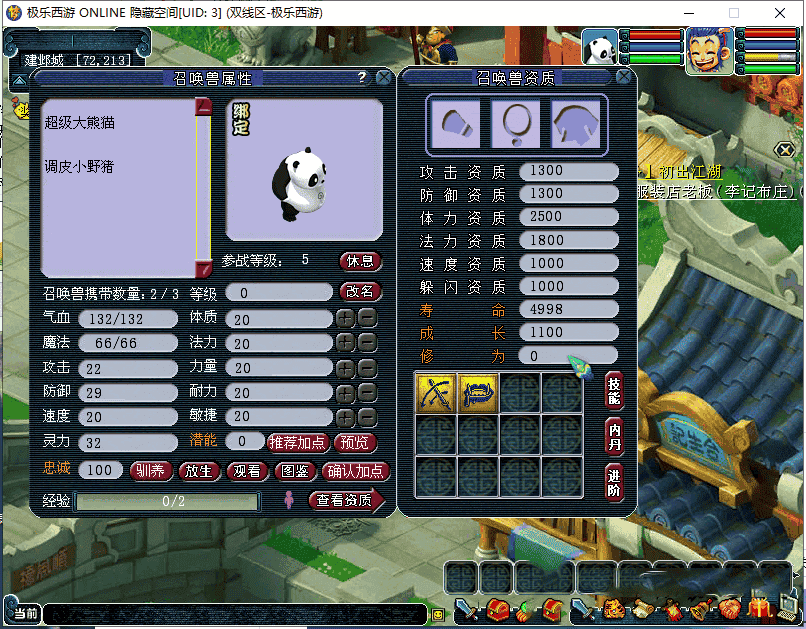
Task: Select the crossed-weapons skill slot
Action: [x=435, y=392]
